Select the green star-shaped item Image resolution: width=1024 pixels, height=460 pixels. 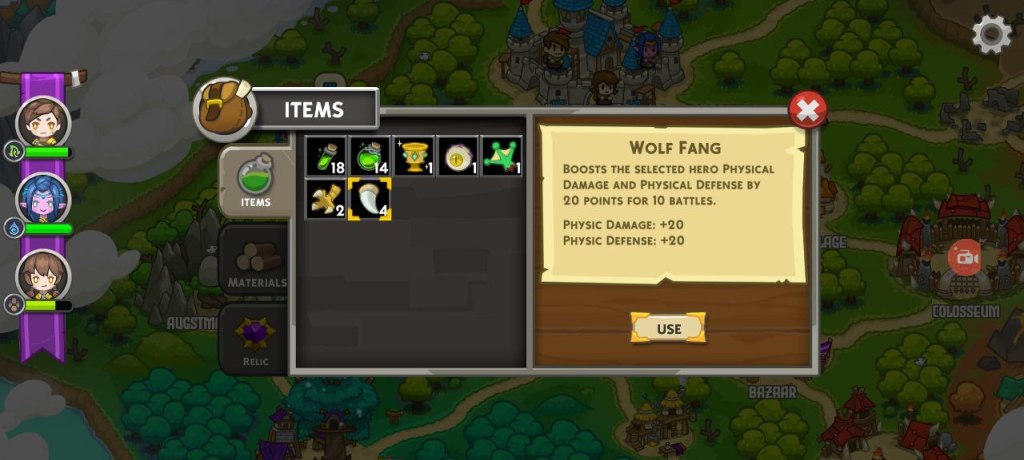(501, 156)
